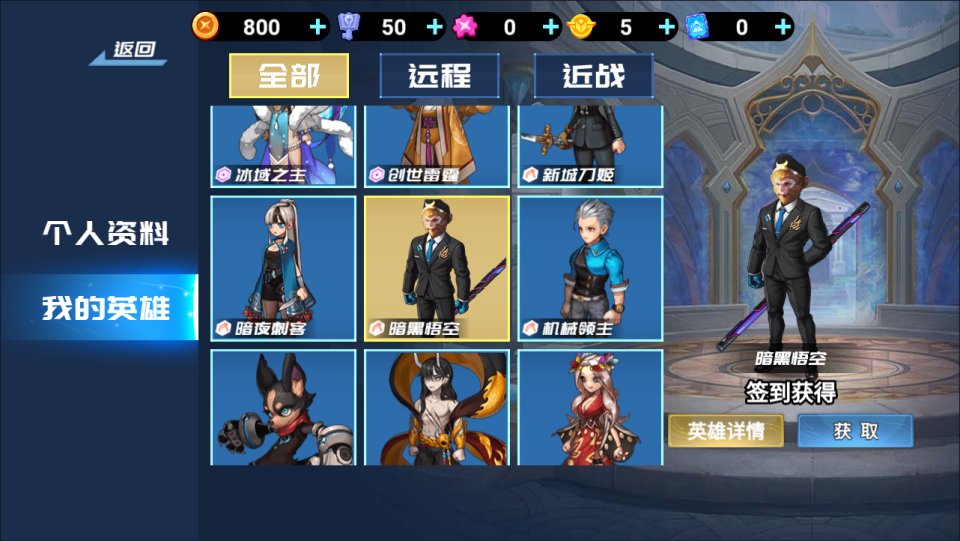Select the flower-crowned girl hero card
This screenshot has width=960, height=541.
pos(590,407)
